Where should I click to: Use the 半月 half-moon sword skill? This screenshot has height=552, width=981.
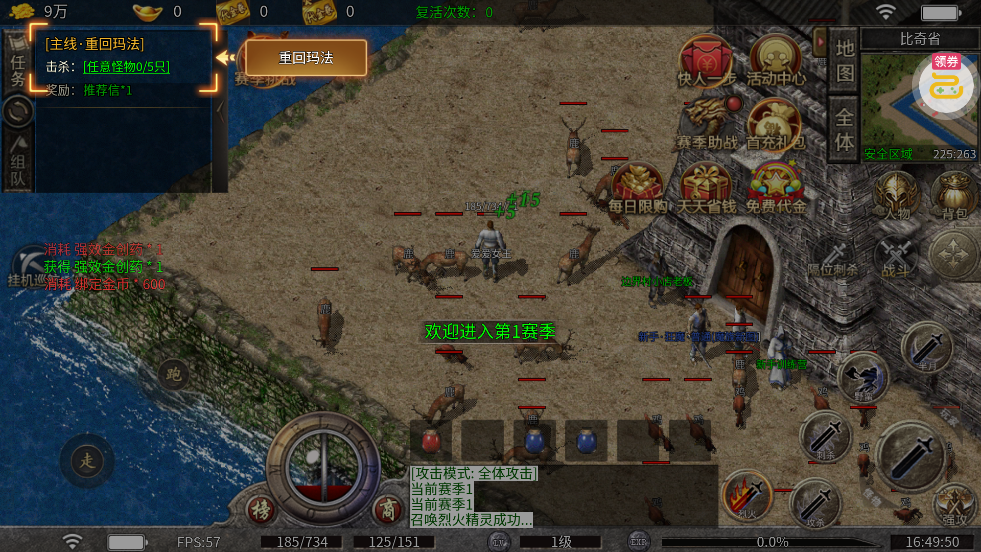926,348
